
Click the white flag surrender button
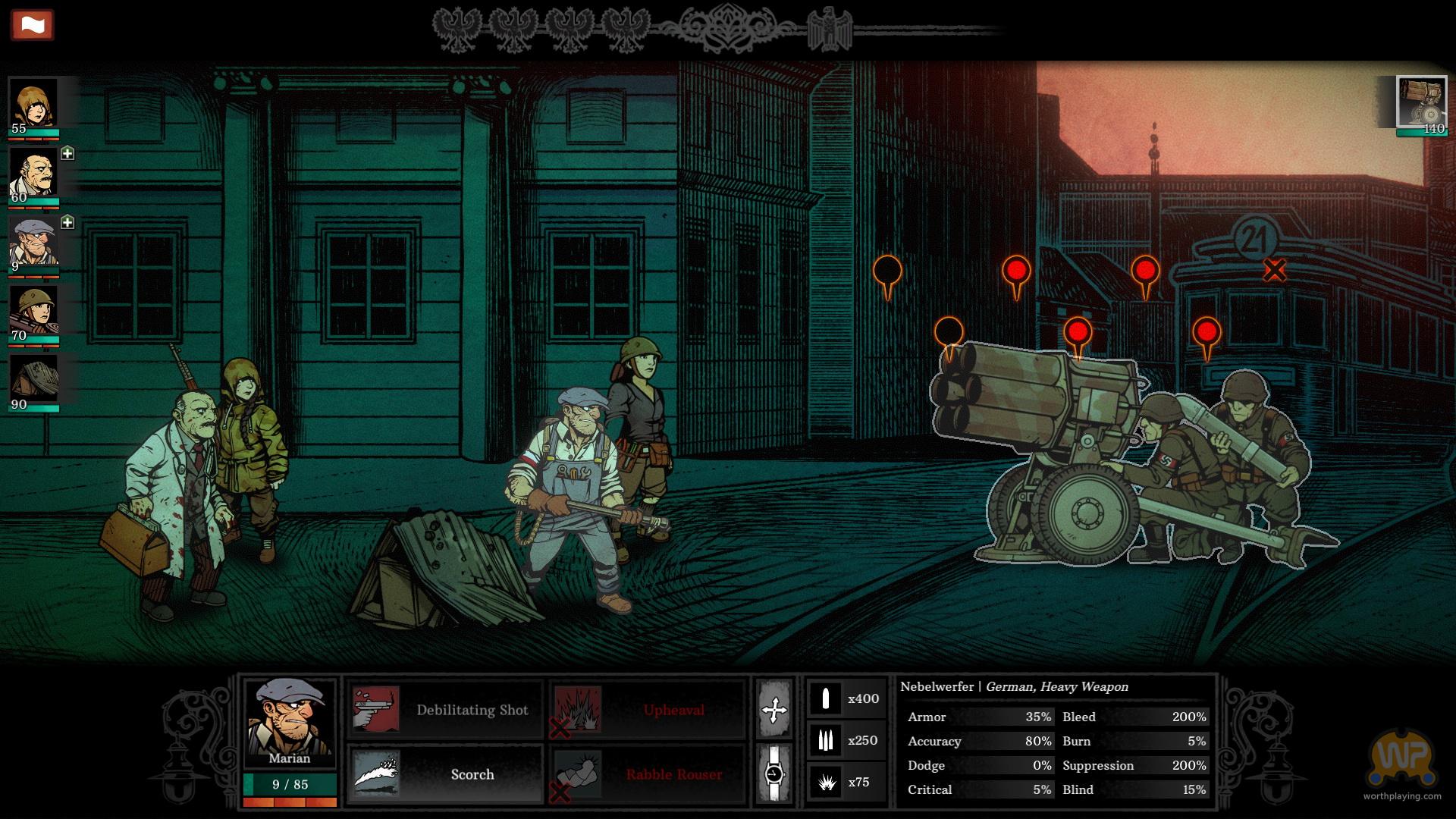coord(32,25)
